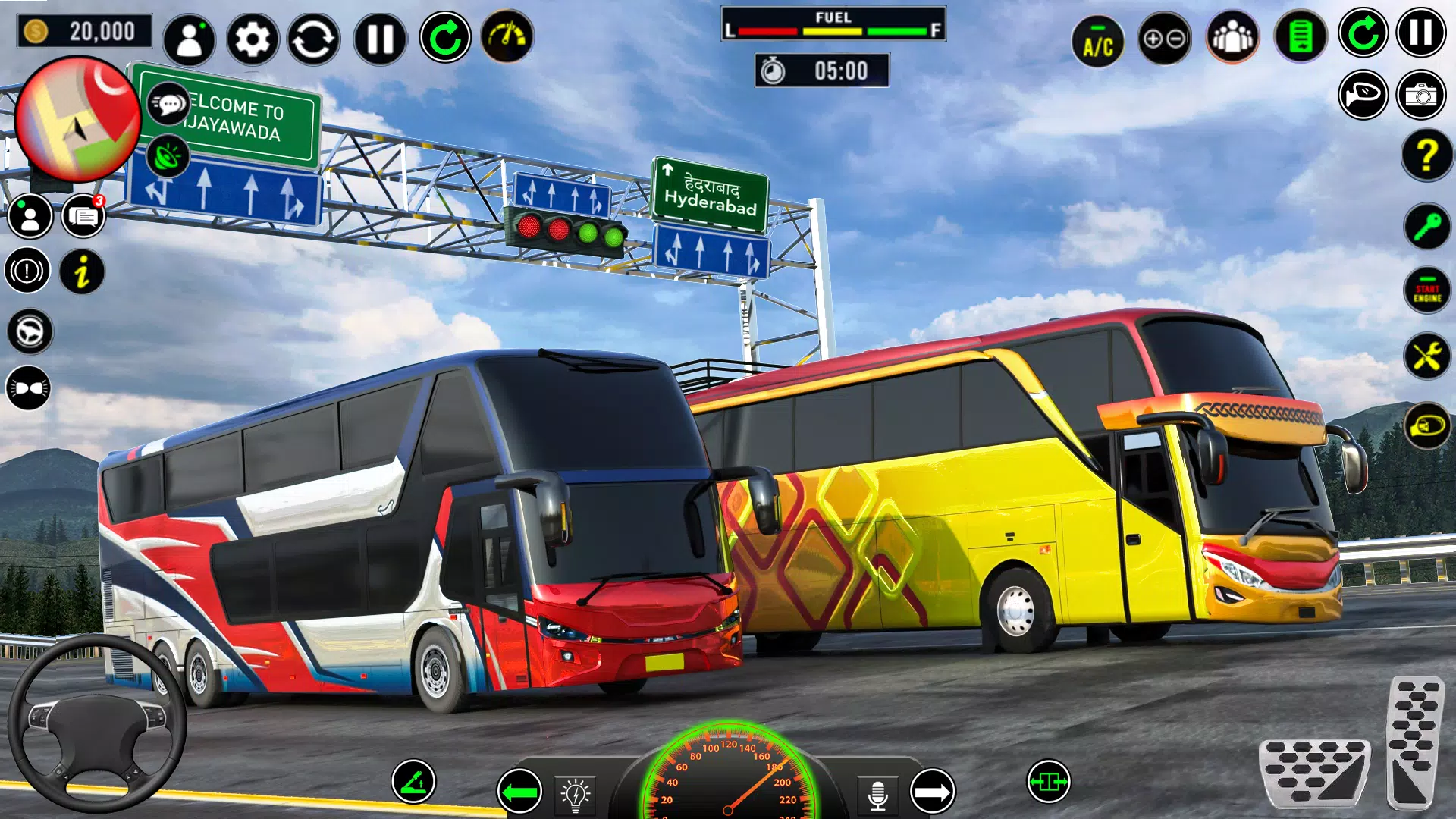
Task: Open messages icon with red badge
Action: point(83,217)
